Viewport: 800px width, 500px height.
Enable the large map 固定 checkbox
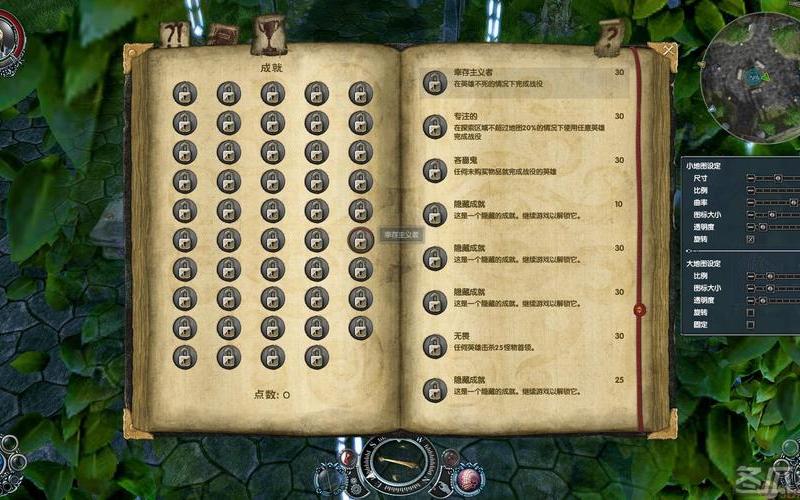point(750,324)
